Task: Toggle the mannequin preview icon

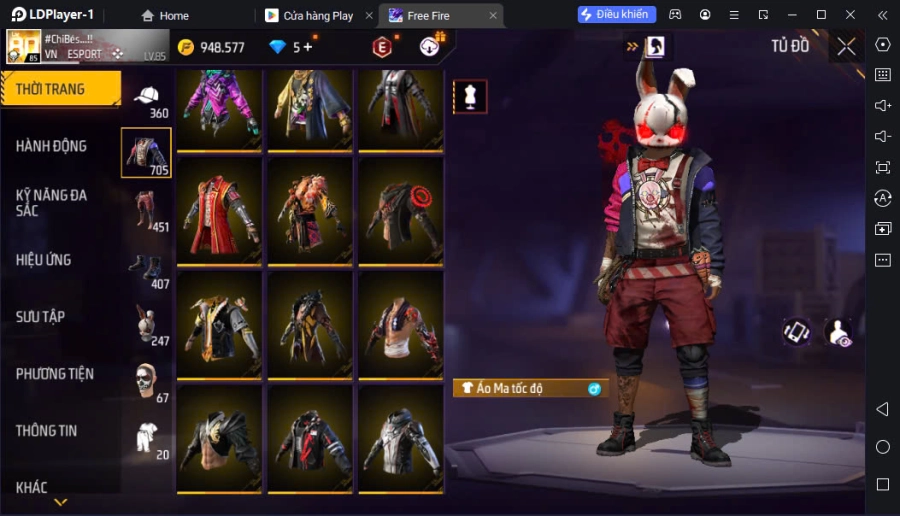Action: click(470, 96)
